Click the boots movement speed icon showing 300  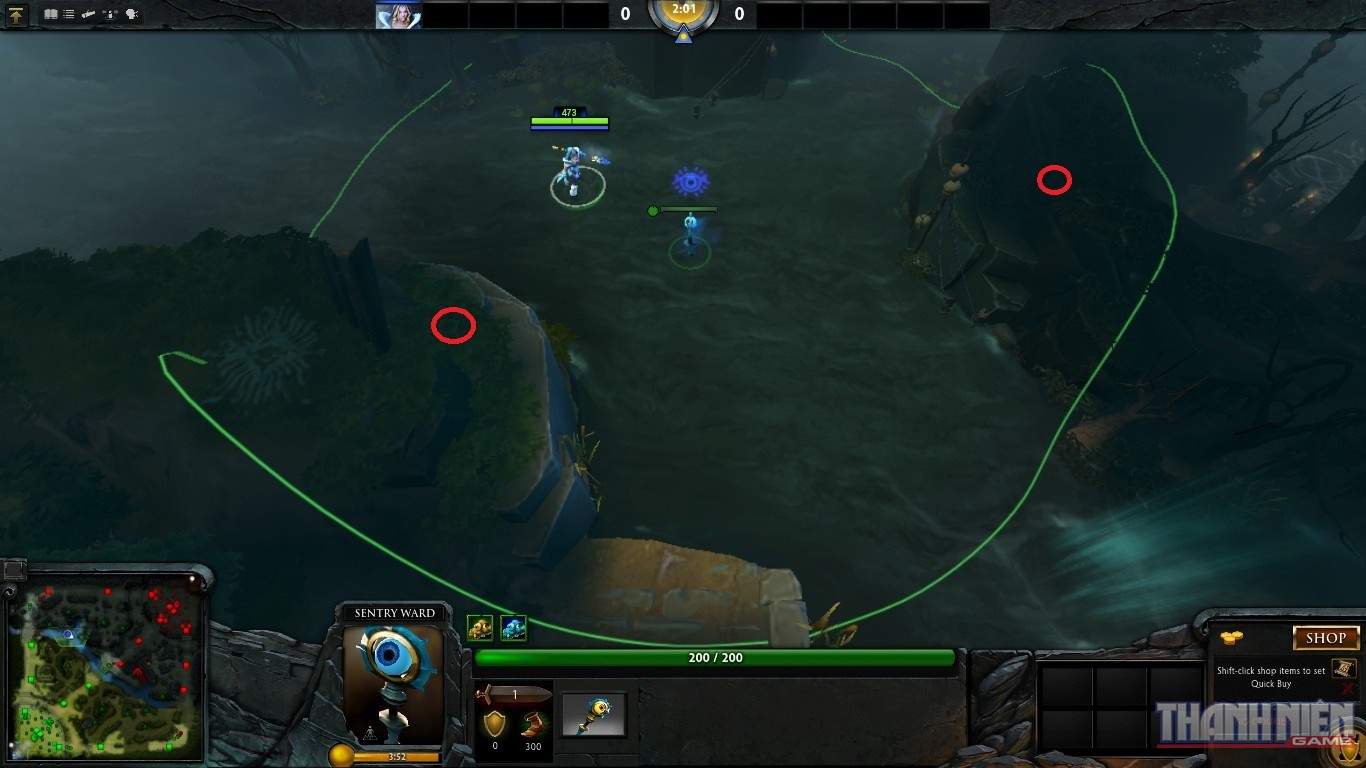coord(534,725)
